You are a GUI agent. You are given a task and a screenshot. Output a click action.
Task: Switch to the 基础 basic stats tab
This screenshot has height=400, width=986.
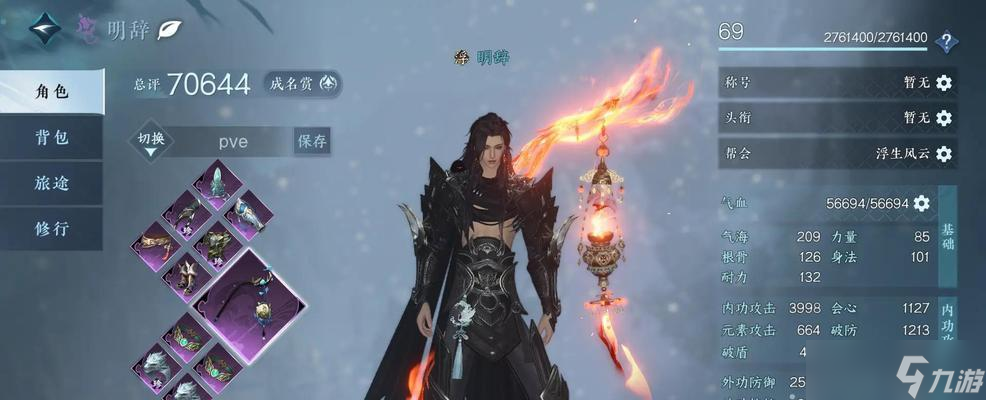(x=948, y=237)
